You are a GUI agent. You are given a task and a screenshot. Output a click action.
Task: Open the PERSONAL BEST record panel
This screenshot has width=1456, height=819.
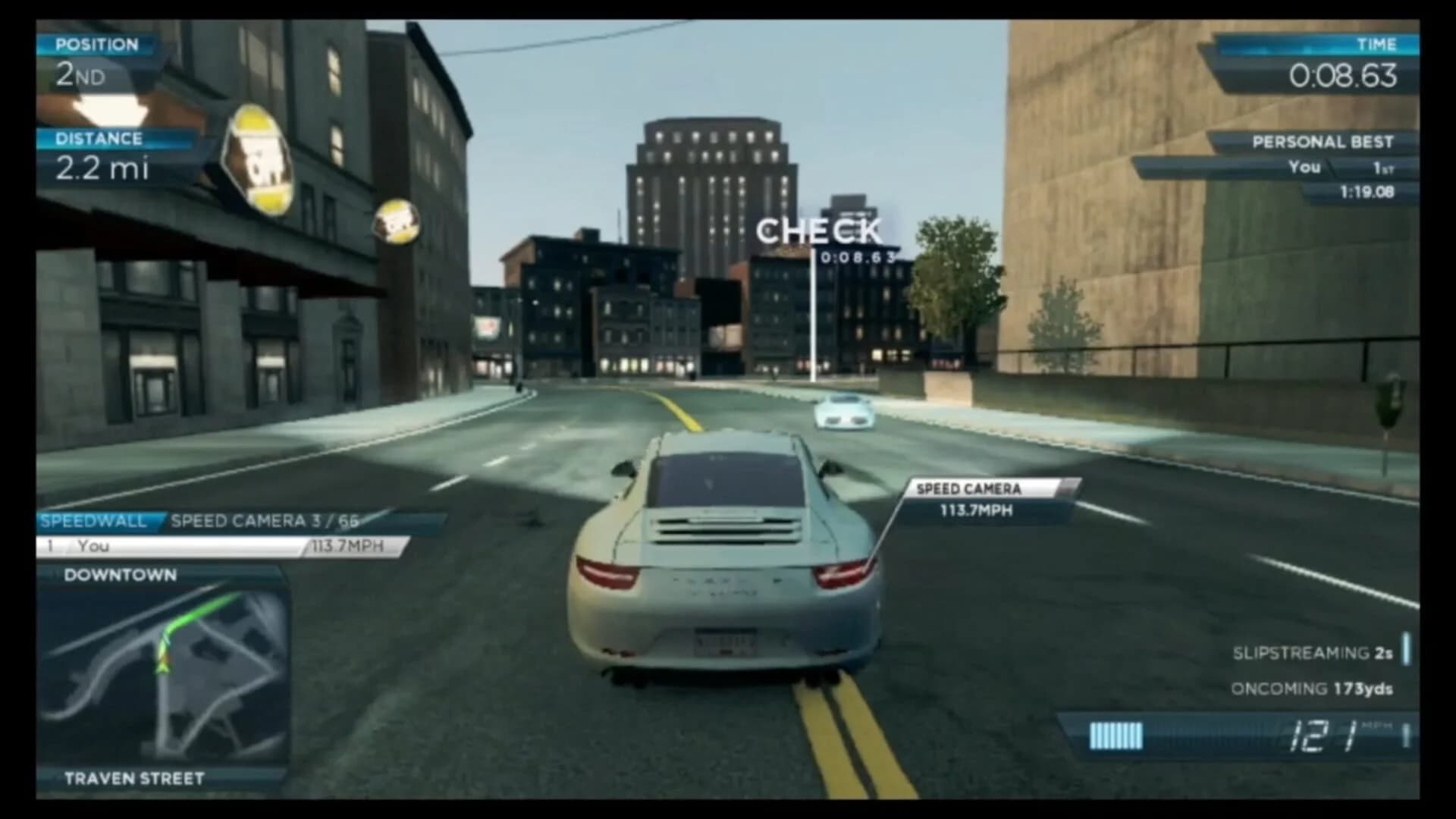pyautogui.click(x=1323, y=142)
